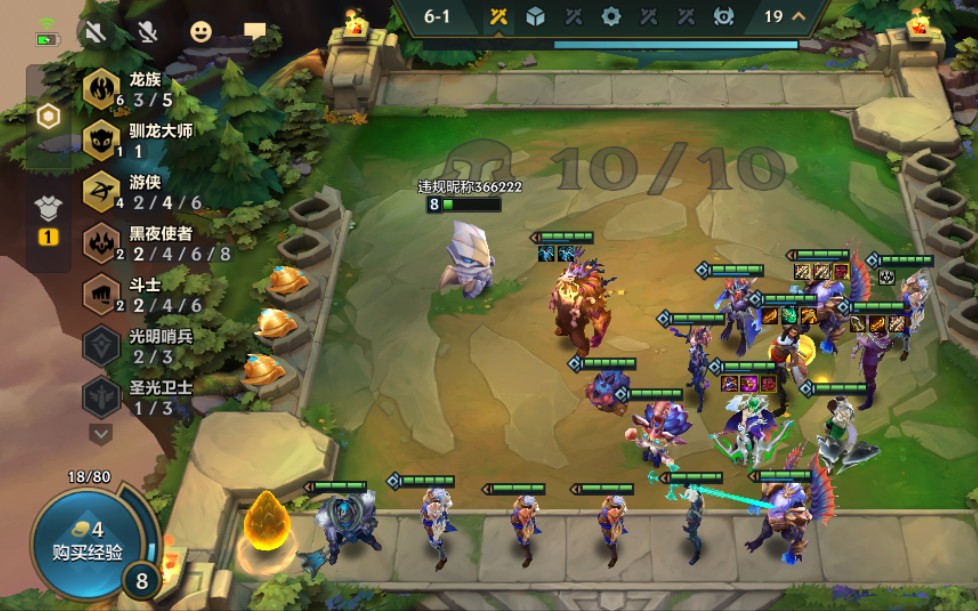Toggle the muted speaker icon
Screen dimensions: 978x611
click(x=96, y=32)
